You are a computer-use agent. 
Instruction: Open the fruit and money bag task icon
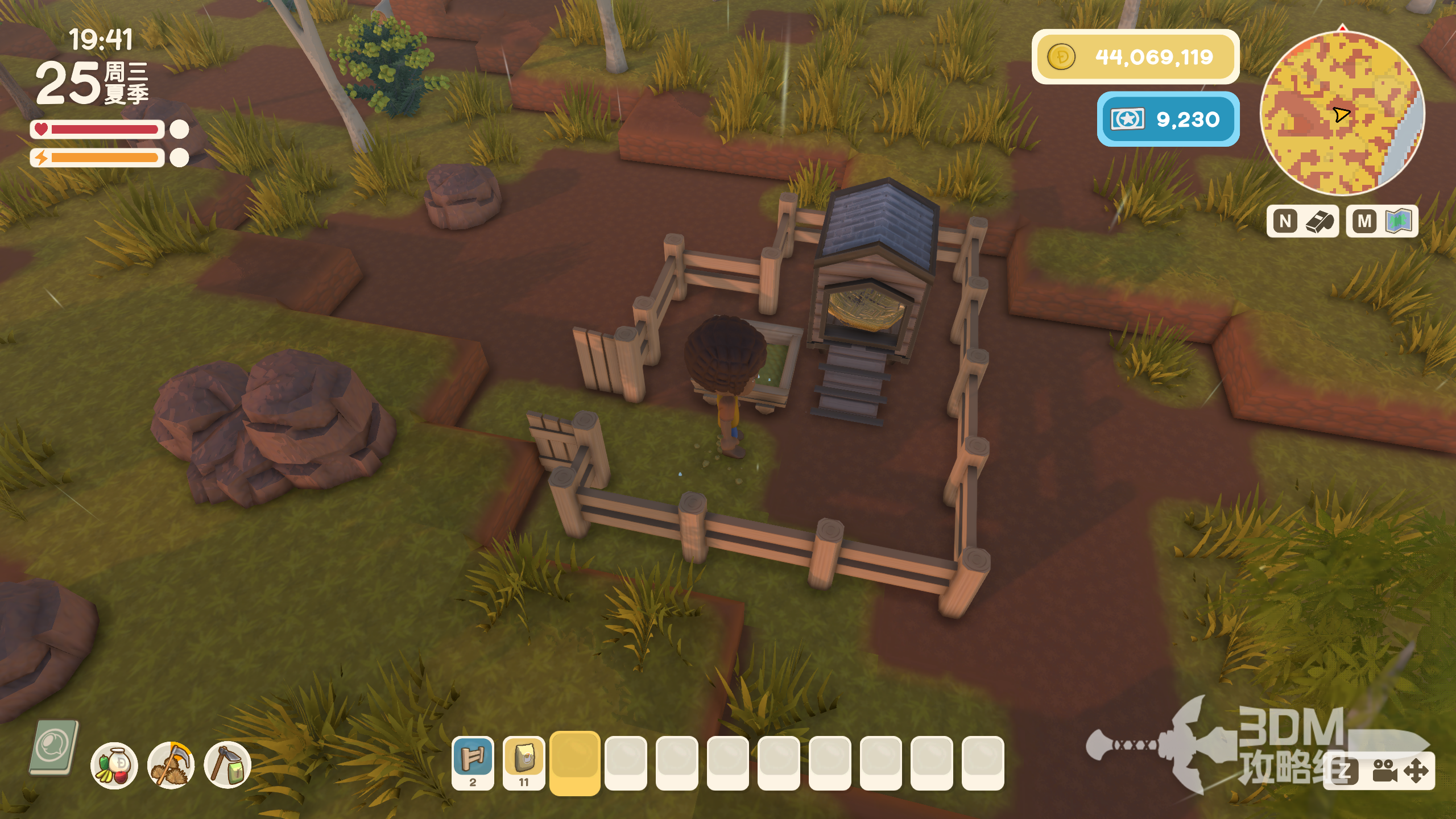114,766
